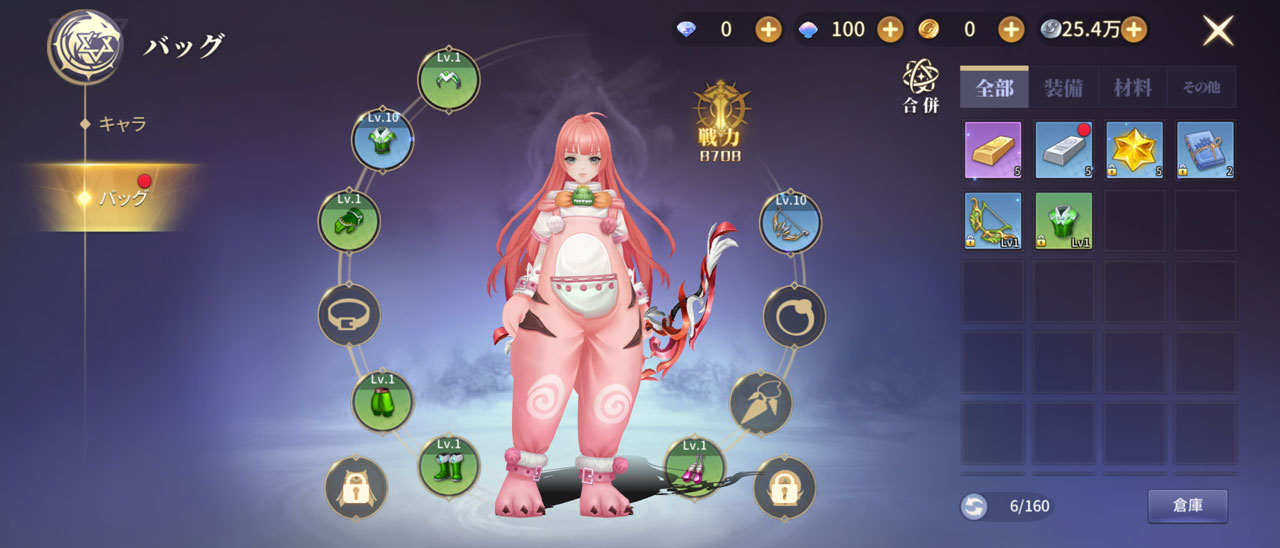
Task: Pick the blue book item
Action: [x=1205, y=150]
